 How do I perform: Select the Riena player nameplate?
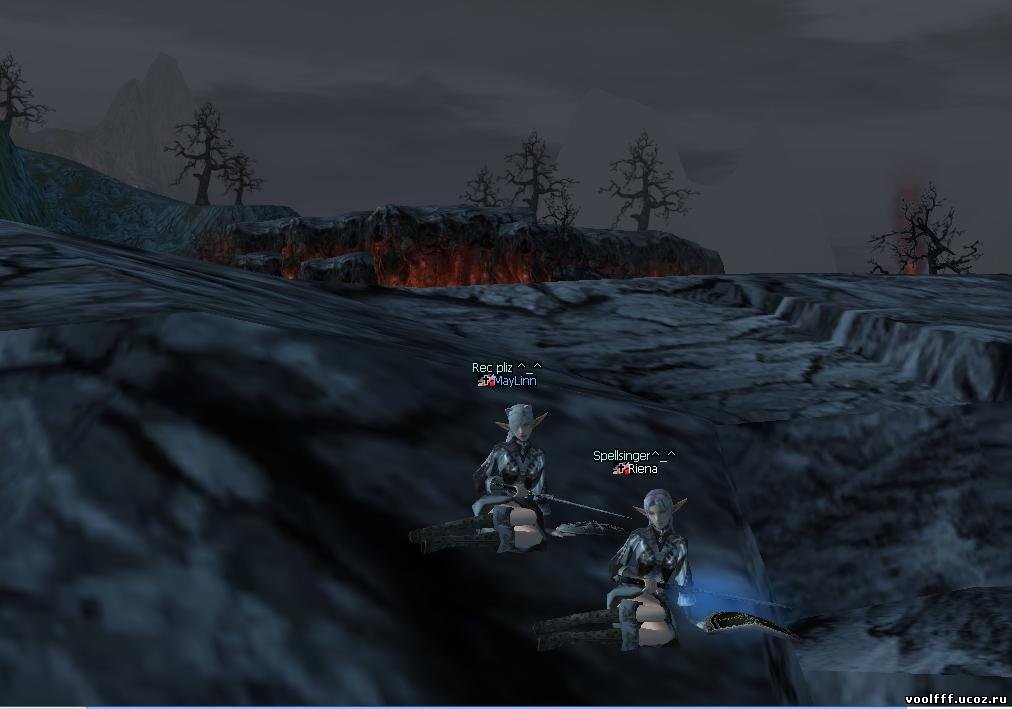[642, 469]
